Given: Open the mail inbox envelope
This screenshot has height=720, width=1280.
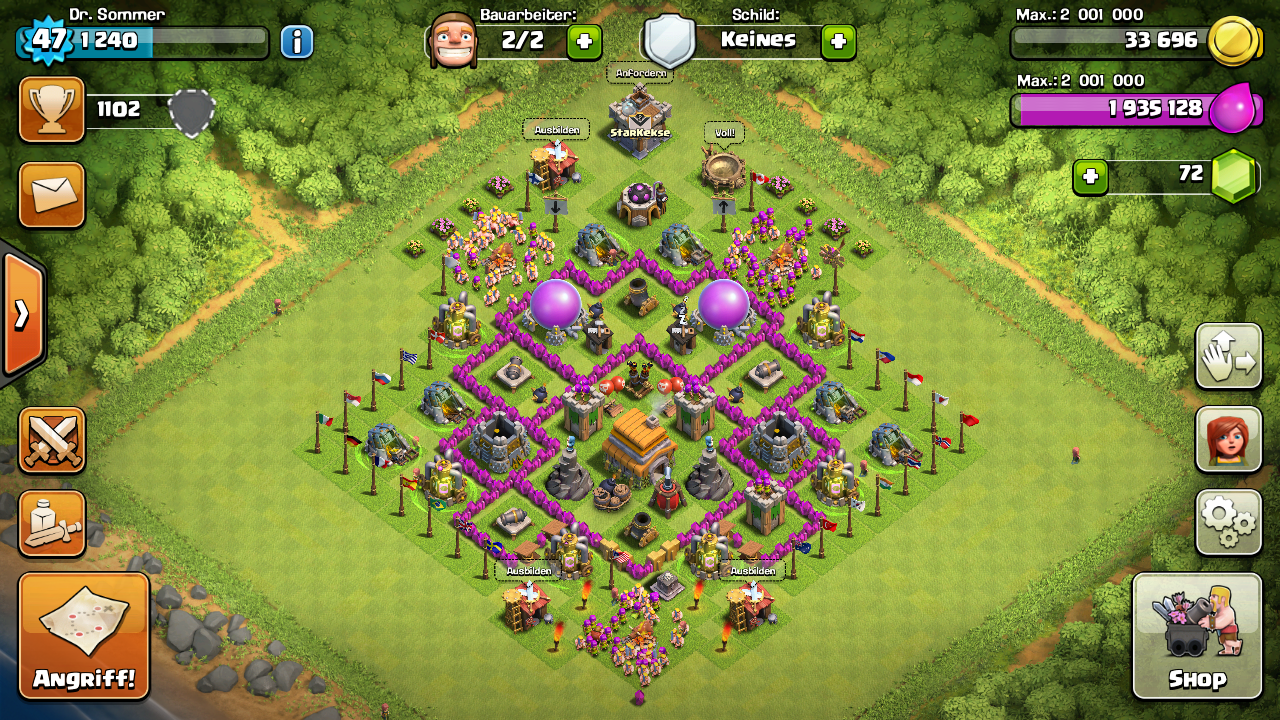Looking at the screenshot, I should [x=52, y=194].
